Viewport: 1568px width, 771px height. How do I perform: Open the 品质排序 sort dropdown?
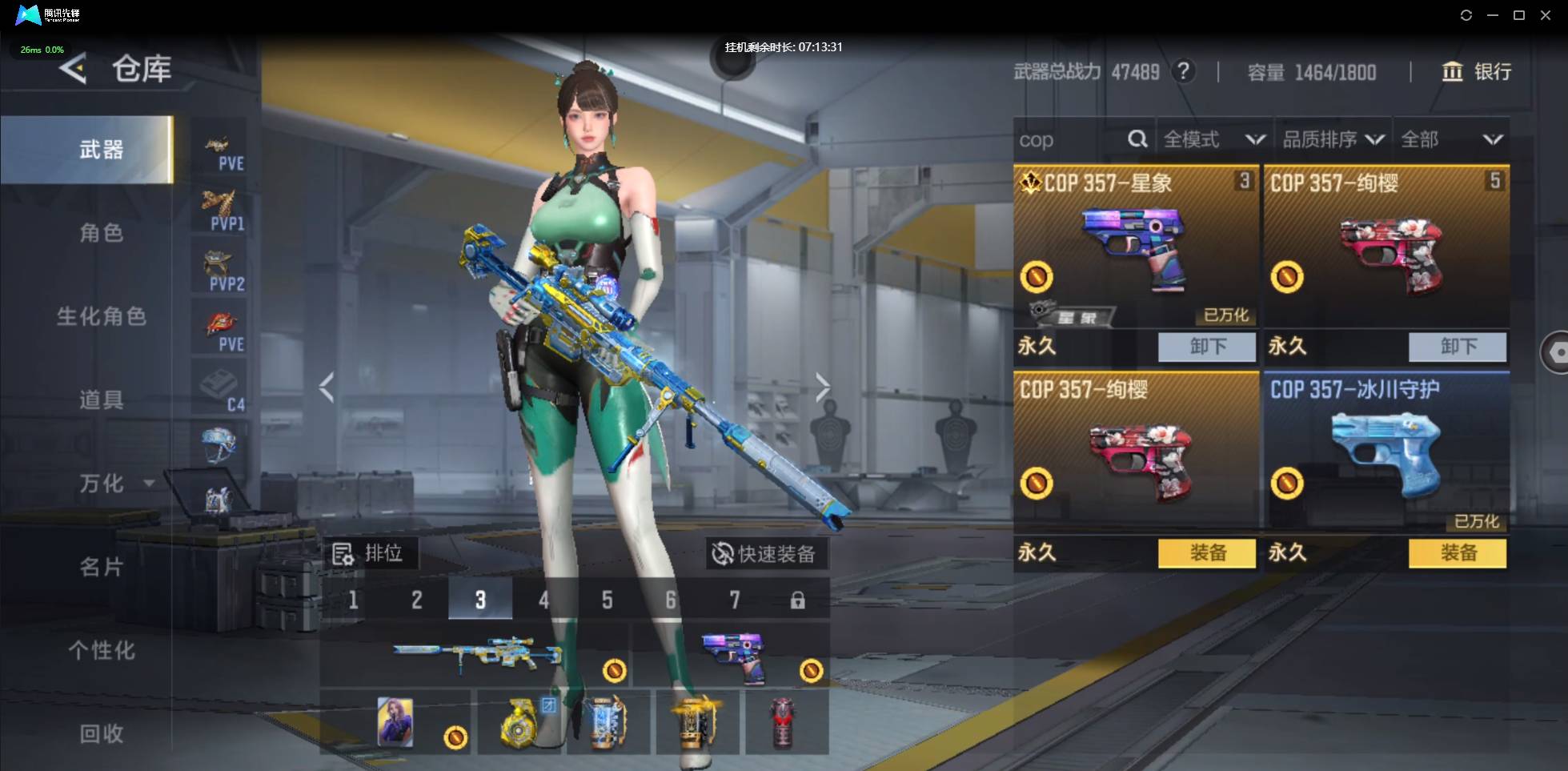click(x=1333, y=140)
